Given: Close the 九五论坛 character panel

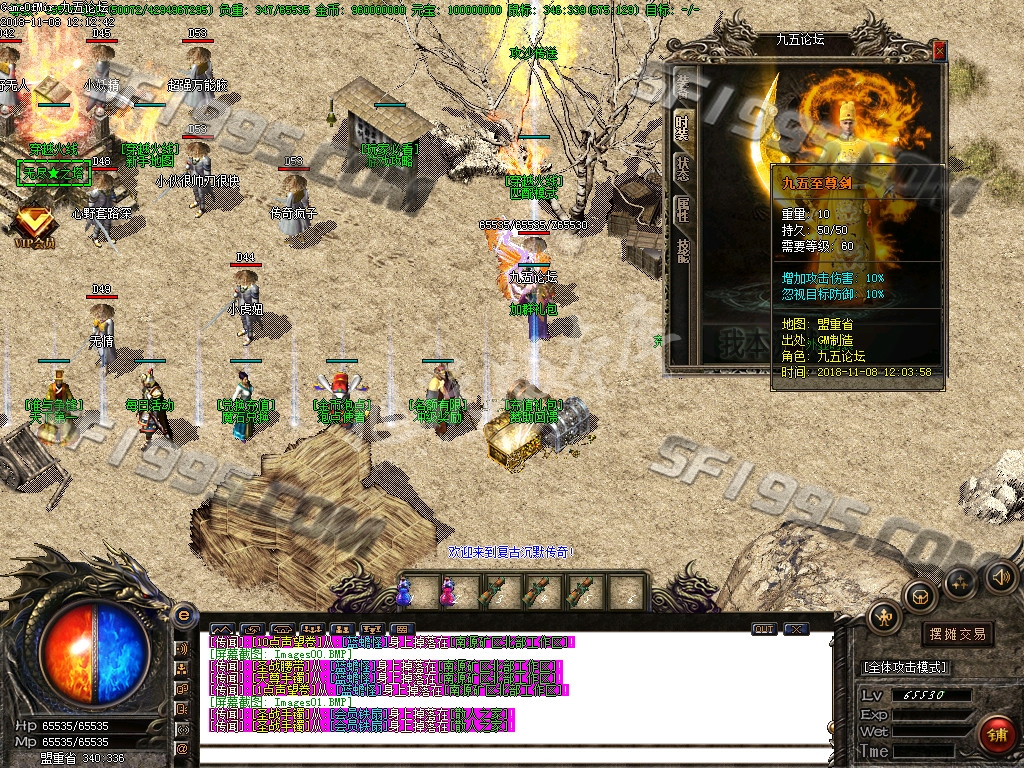Looking at the screenshot, I should click(939, 49).
